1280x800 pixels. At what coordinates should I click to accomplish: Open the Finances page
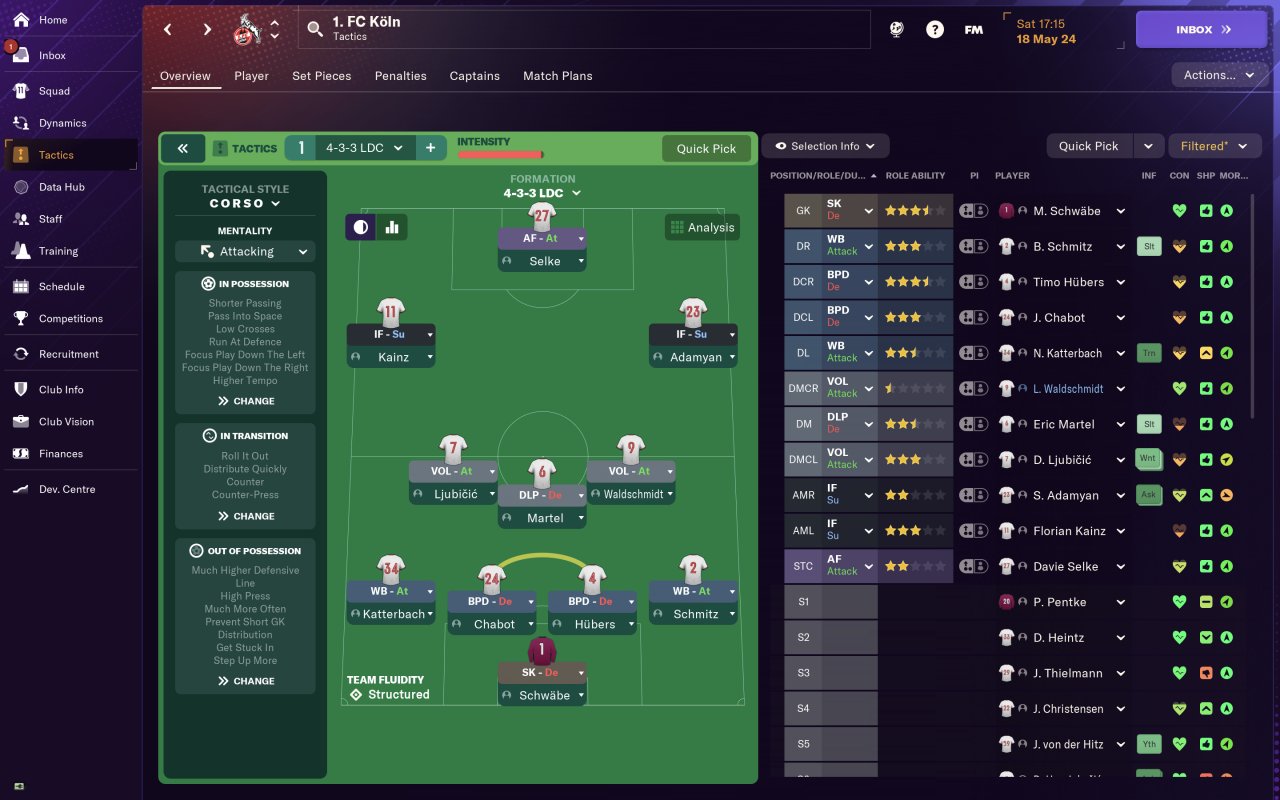coord(60,454)
